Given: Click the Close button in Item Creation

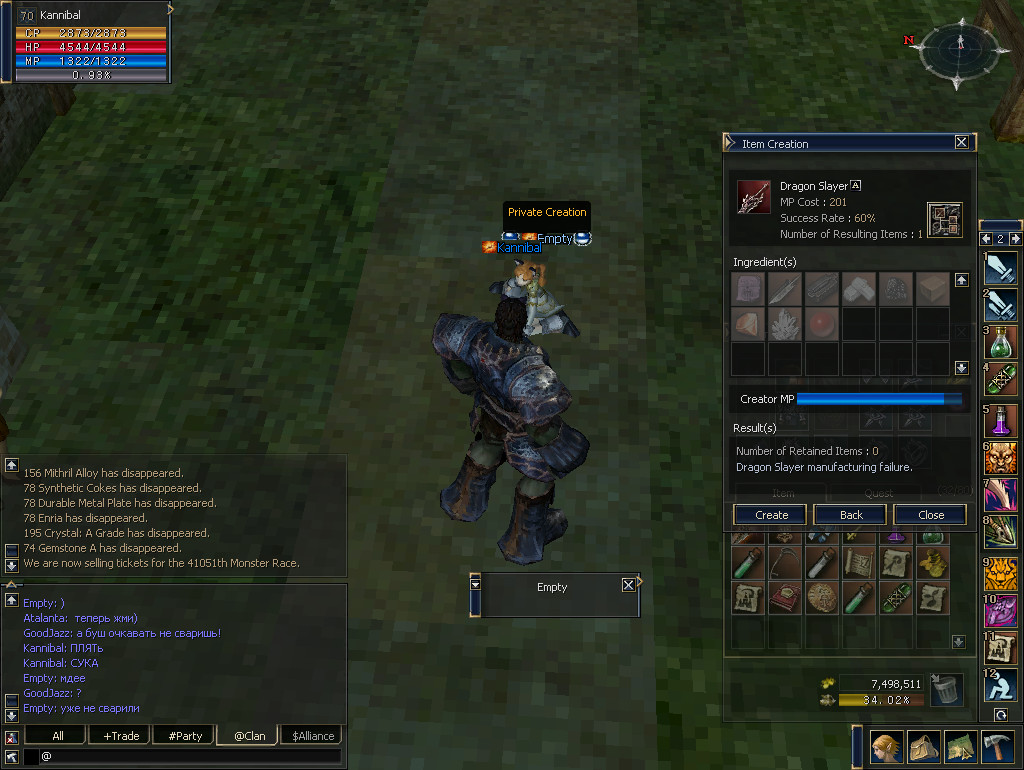Looking at the screenshot, I should coord(930,515).
